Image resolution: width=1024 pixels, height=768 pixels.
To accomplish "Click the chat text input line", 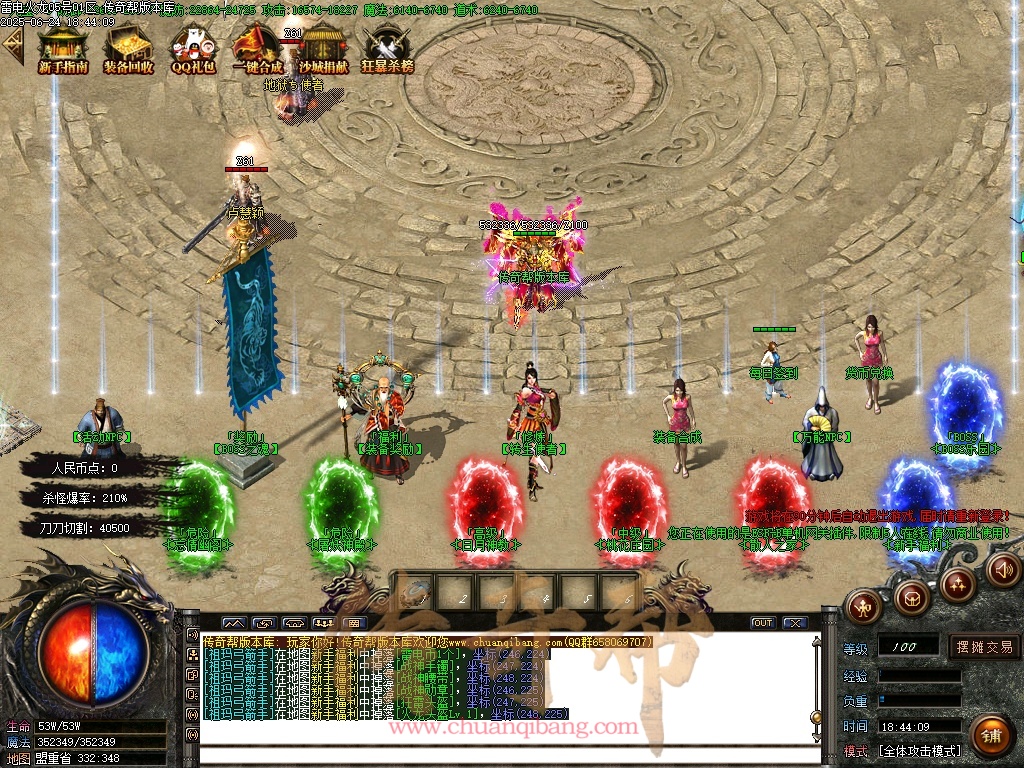I will tap(500, 757).
